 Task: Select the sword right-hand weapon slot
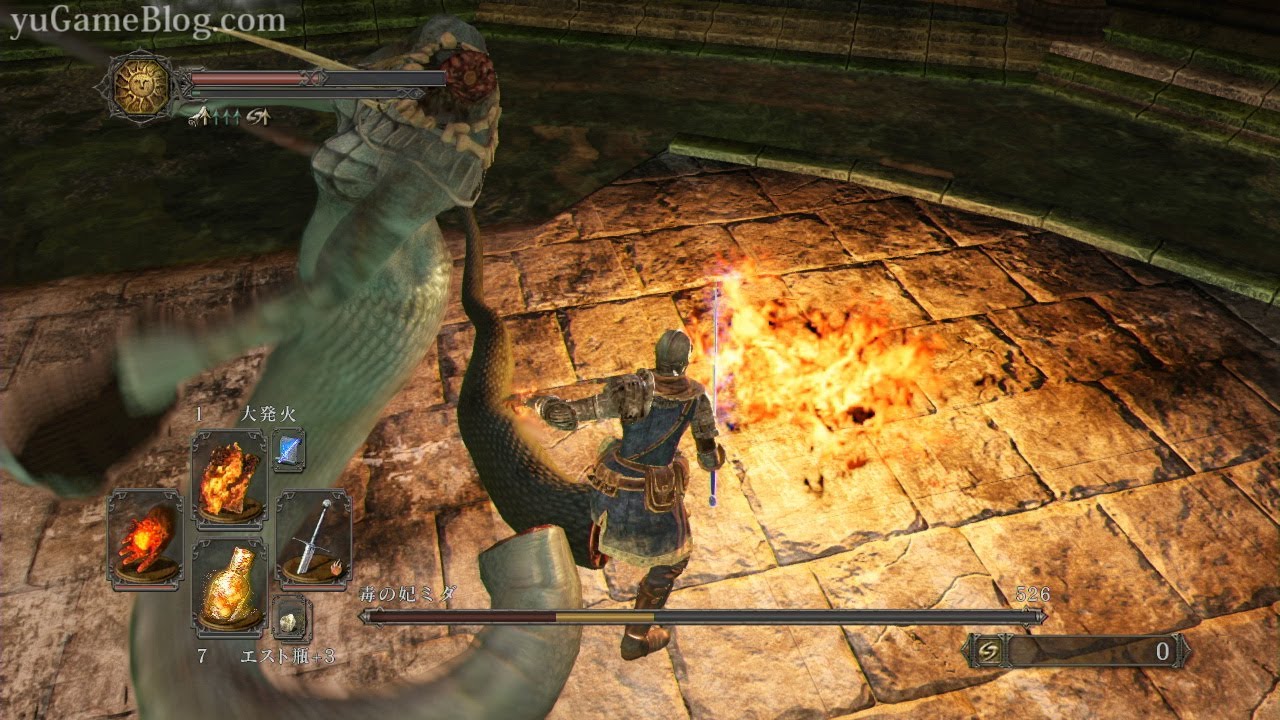click(x=313, y=537)
